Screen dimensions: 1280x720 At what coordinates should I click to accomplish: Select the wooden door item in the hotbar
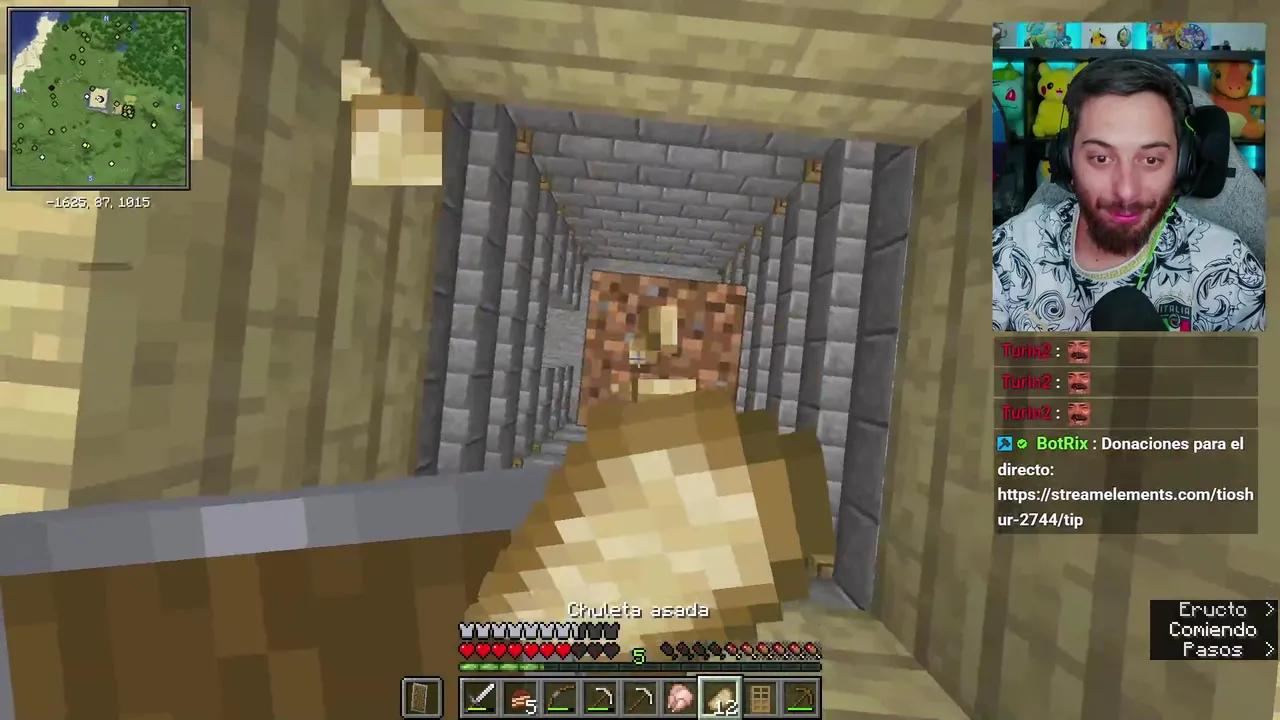click(760, 697)
